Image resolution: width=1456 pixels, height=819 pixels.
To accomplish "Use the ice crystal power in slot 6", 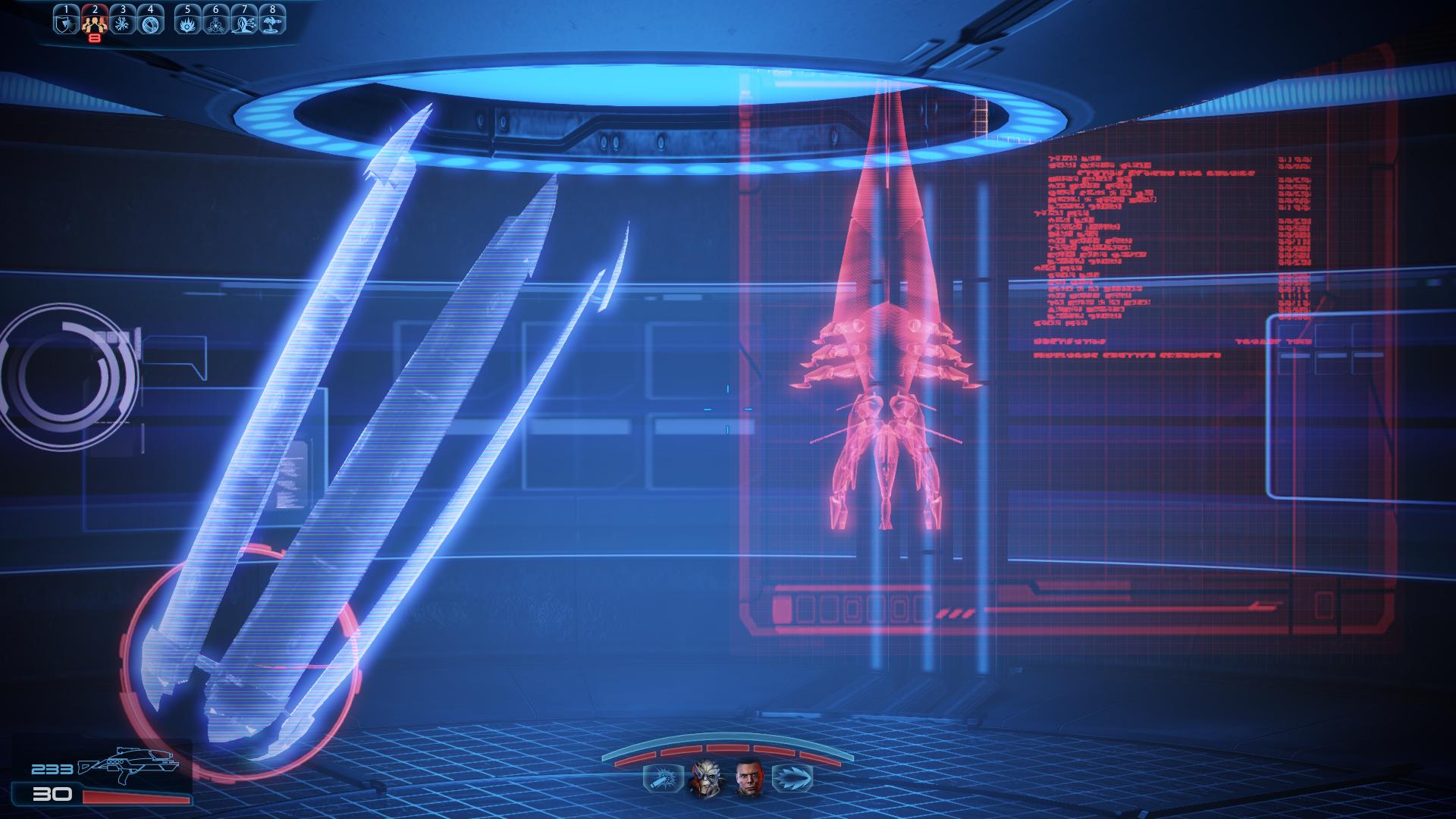I will point(216,23).
